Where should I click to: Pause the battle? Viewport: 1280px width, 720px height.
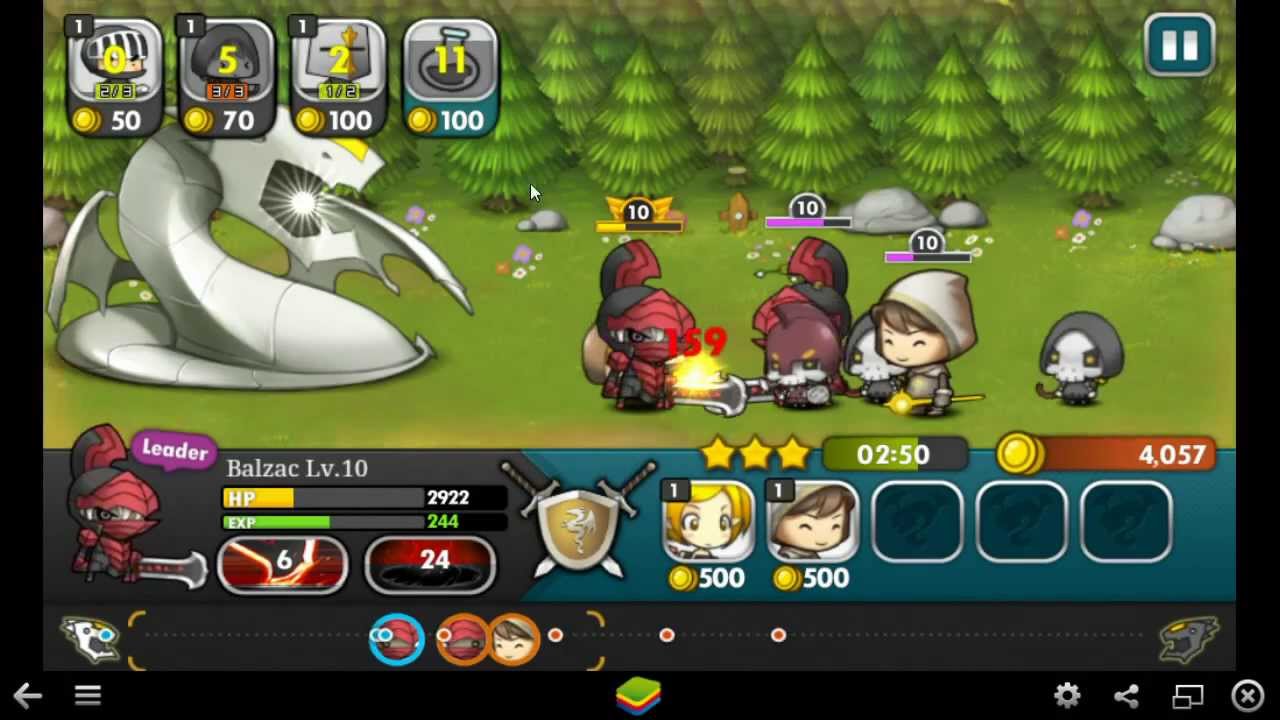point(1179,46)
